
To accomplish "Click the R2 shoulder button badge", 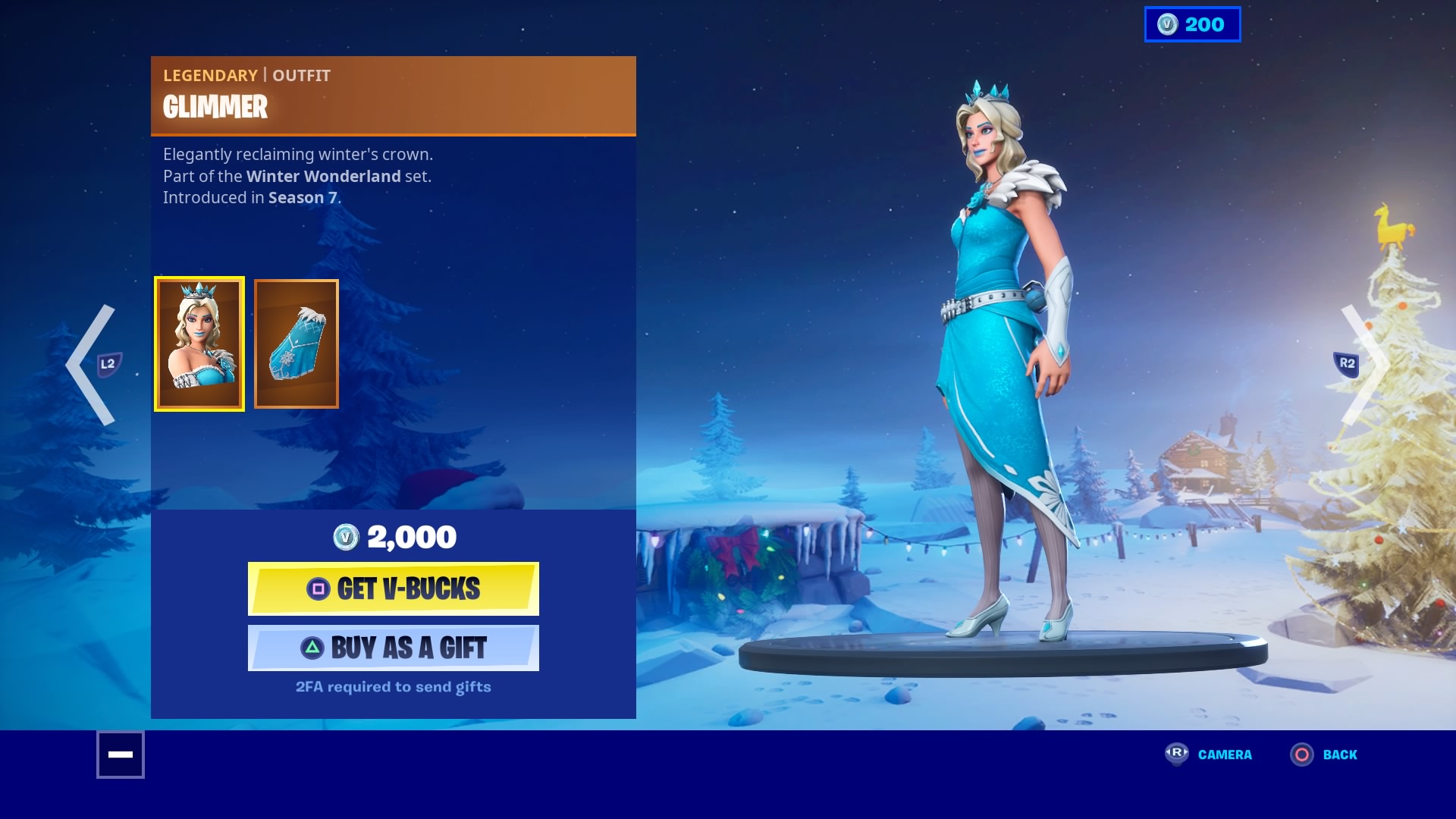I will pos(1348,363).
